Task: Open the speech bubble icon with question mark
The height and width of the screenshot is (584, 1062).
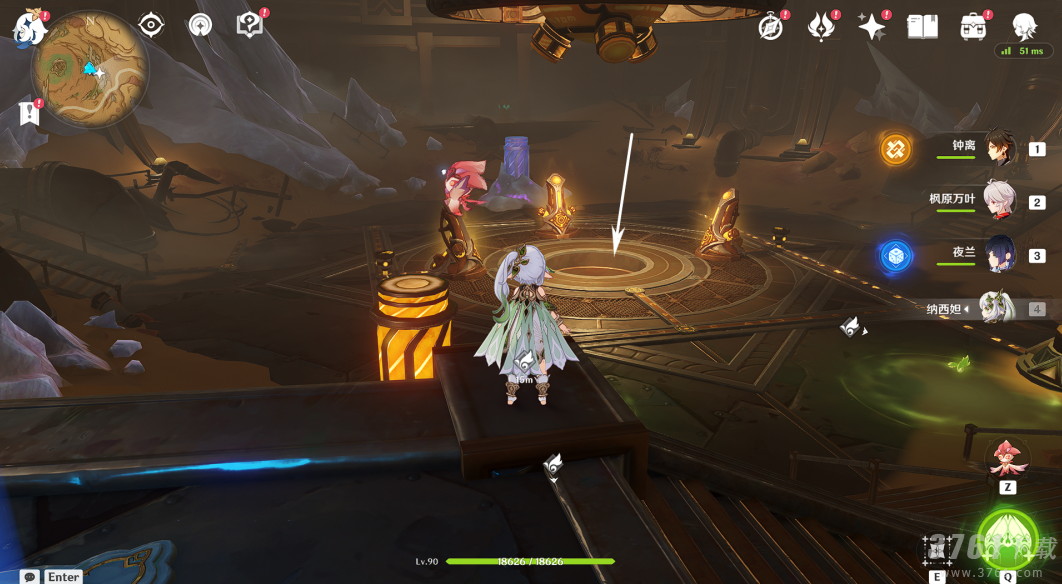Action: coord(249,25)
